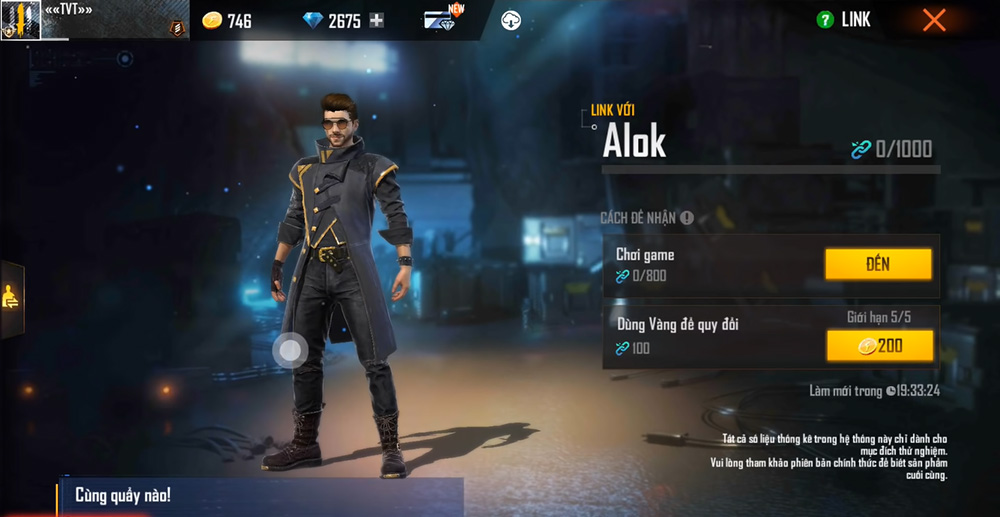Image resolution: width=1000 pixels, height=517 pixels.
Task: Show info beside CÁCH ĐỂ NHẬN
Action: [x=687, y=218]
